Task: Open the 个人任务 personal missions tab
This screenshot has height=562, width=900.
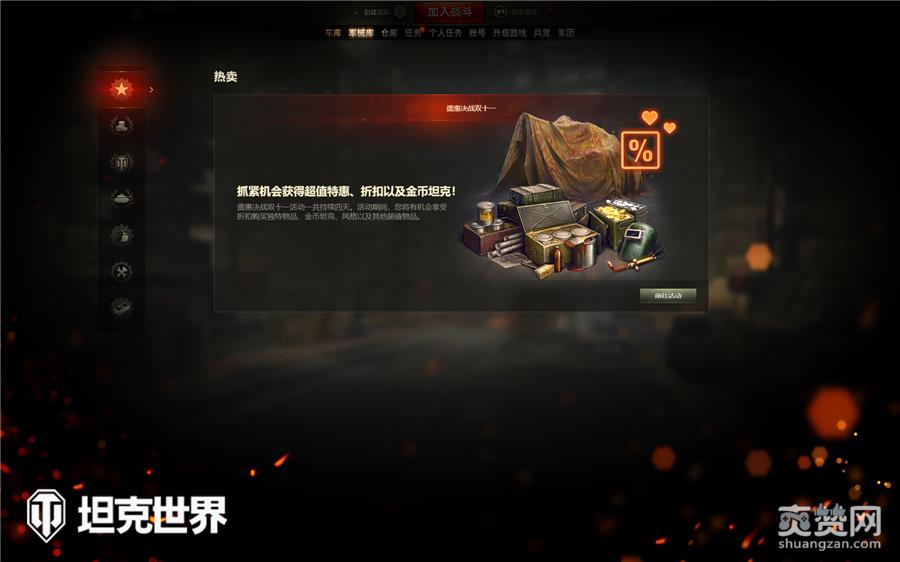Action: 445,33
